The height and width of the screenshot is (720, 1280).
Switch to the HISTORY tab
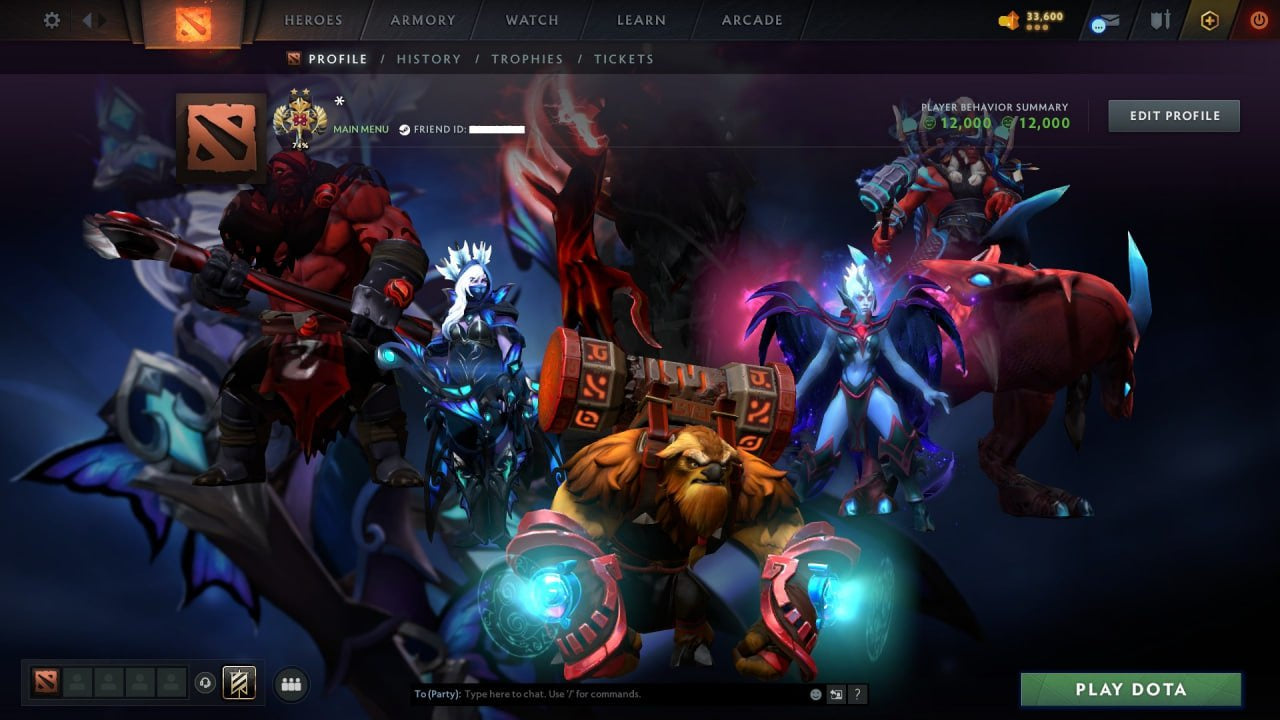[429, 59]
